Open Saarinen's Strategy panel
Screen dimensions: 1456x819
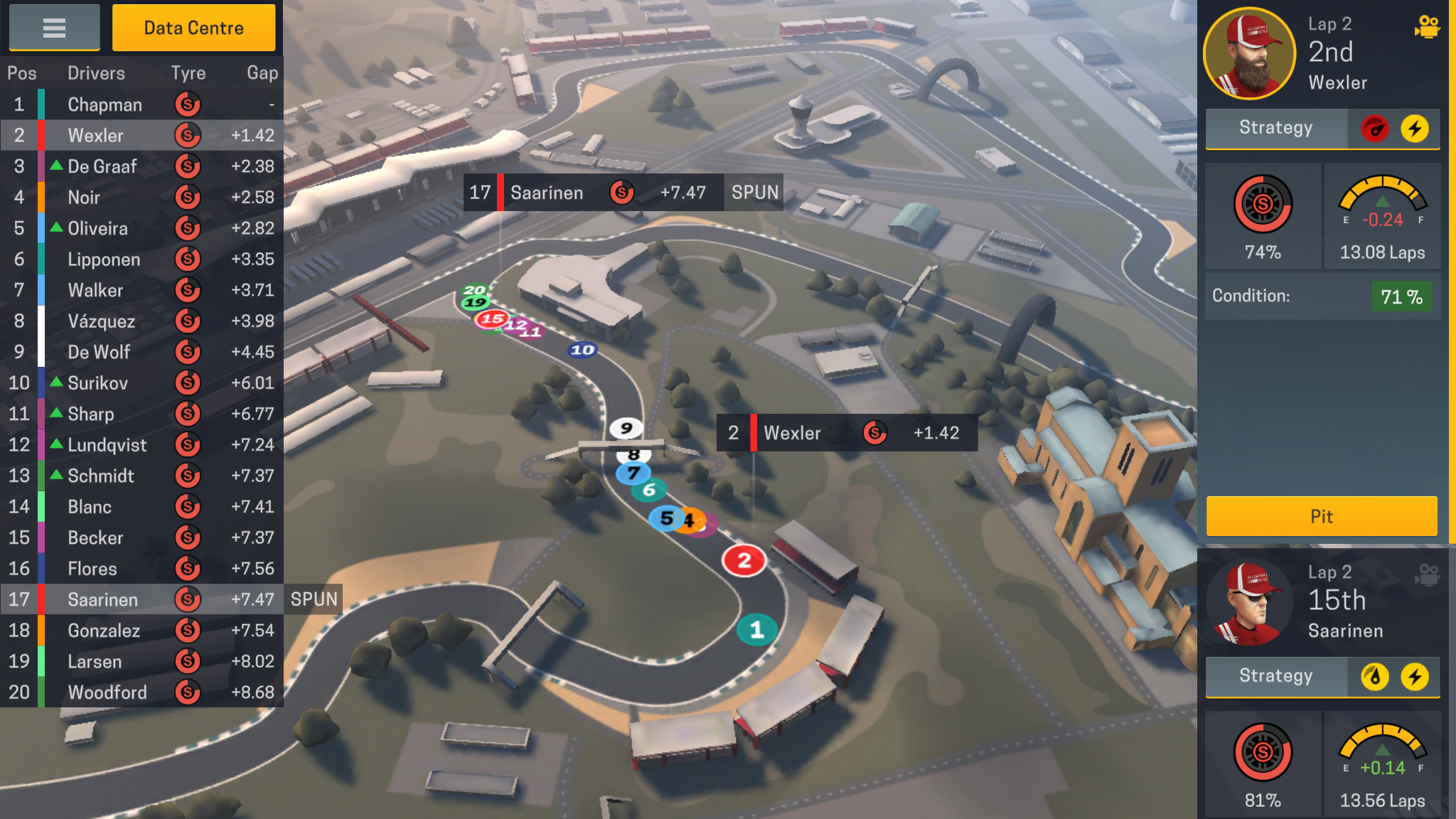1276,676
